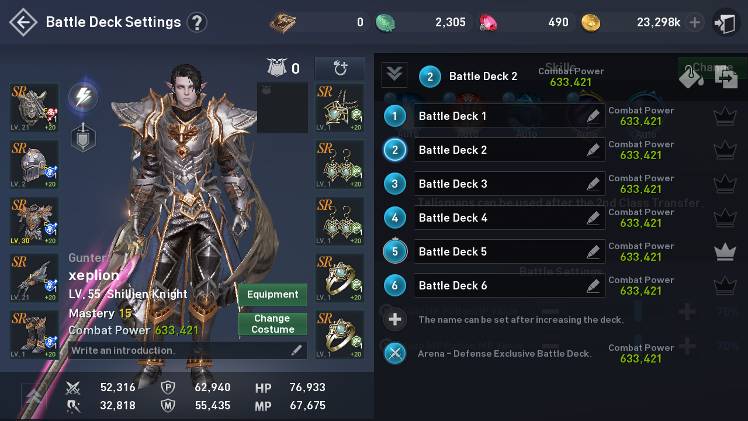Go back using the arrow button
Screen dimensions: 748x421
coord(22,22)
